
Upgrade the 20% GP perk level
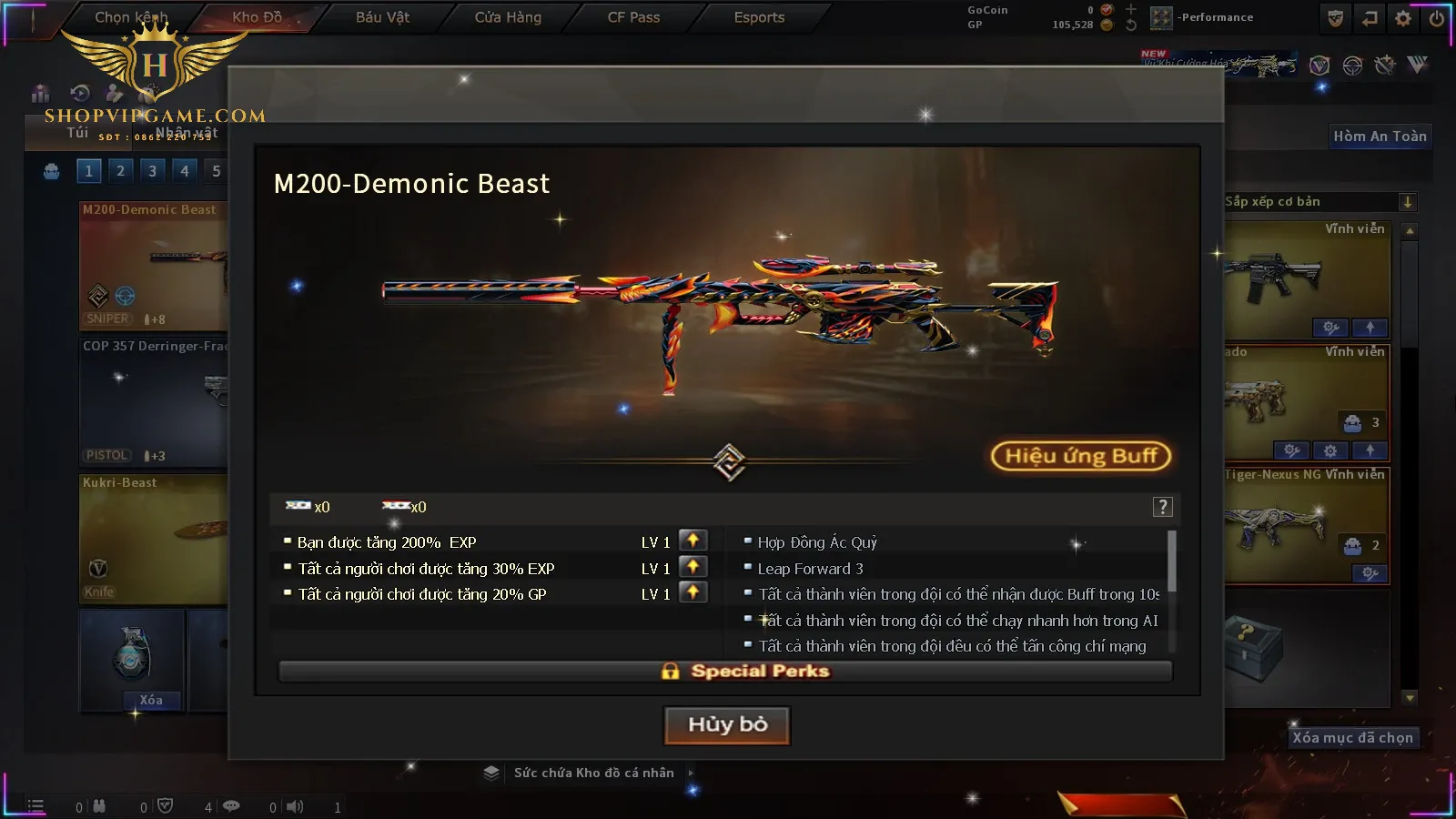(x=693, y=593)
